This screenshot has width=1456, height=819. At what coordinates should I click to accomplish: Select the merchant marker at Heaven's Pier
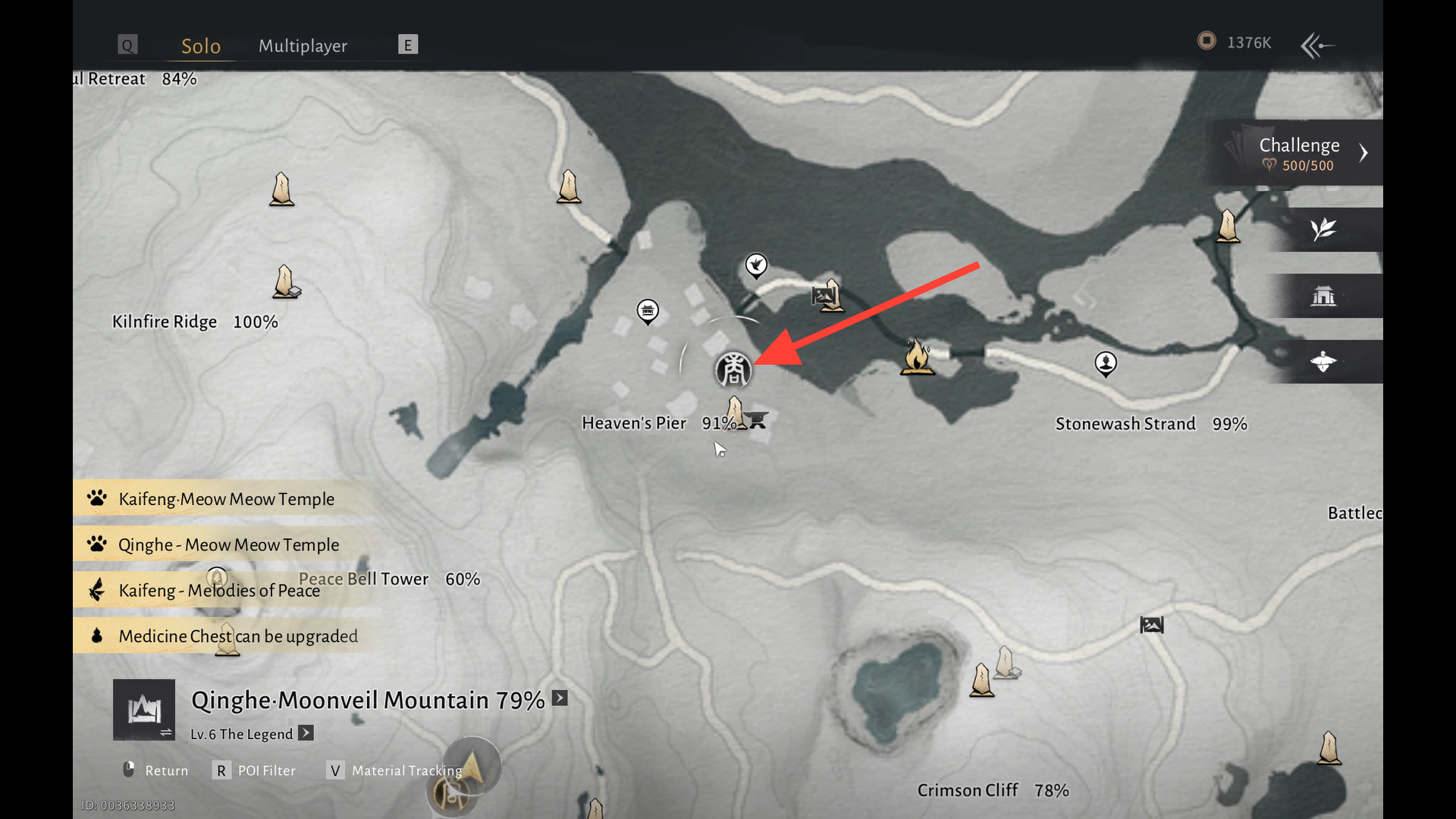click(733, 370)
